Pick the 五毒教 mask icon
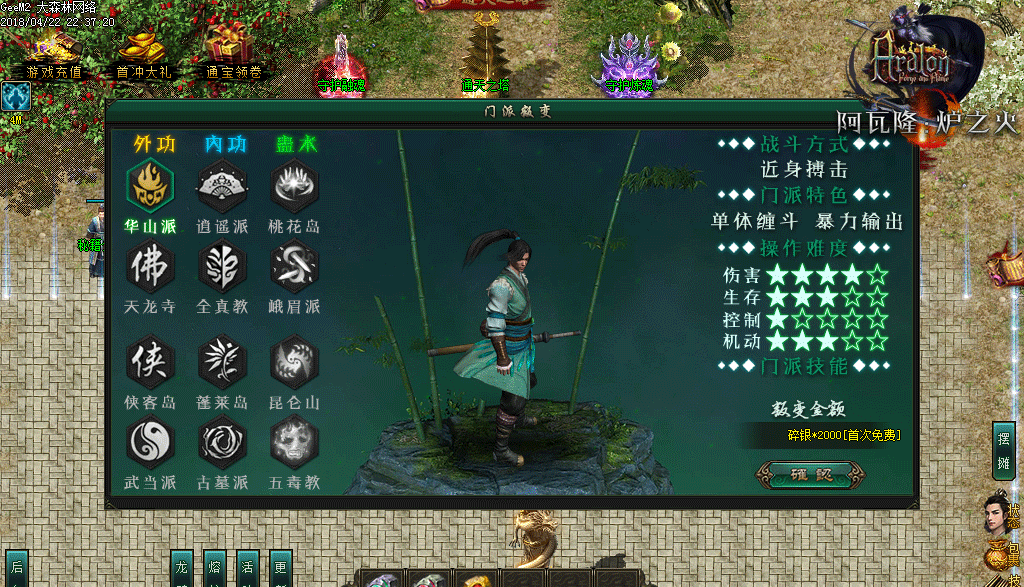The width and height of the screenshot is (1024, 587). point(295,442)
